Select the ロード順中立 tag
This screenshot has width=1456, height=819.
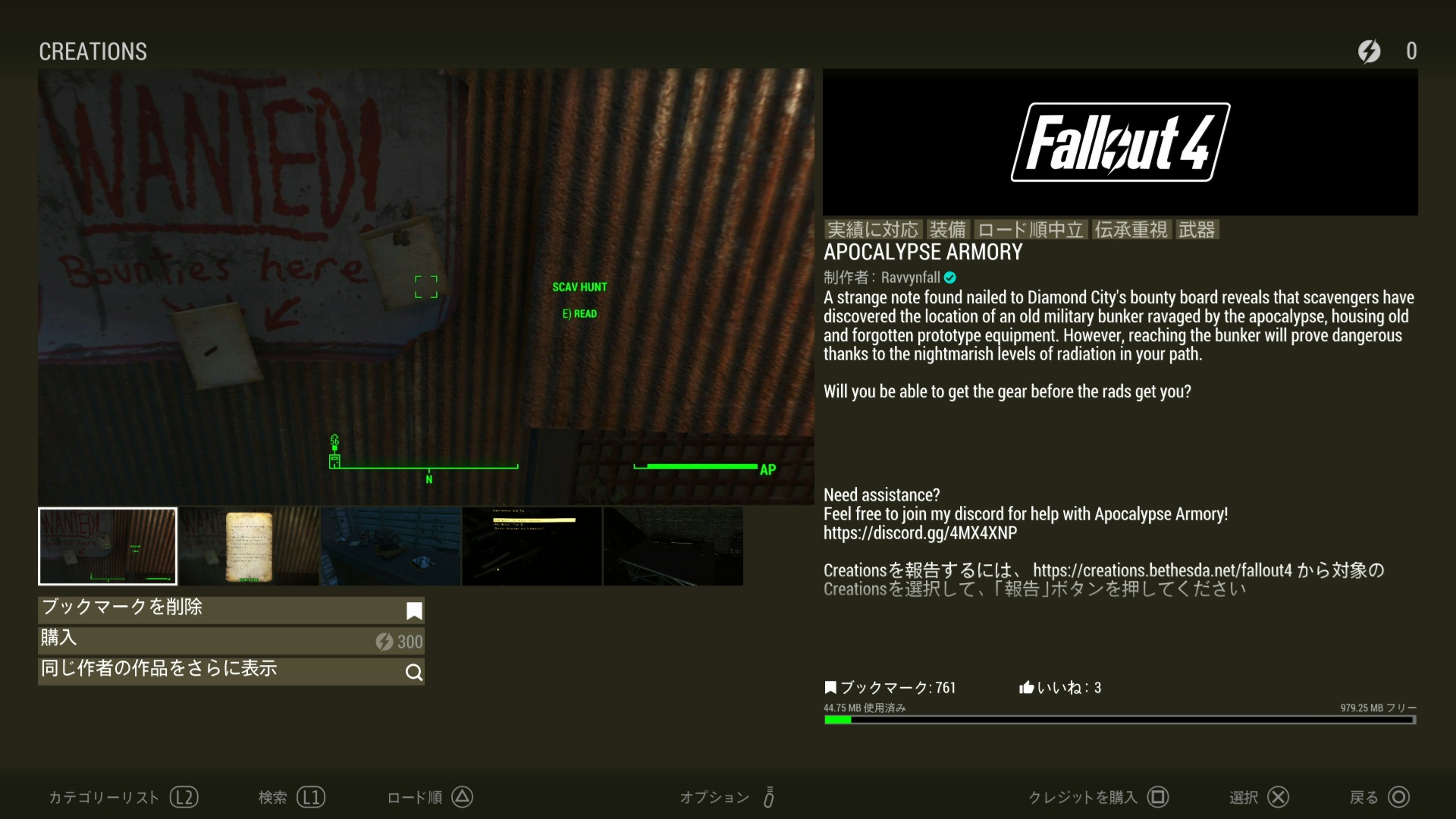coord(1031,230)
